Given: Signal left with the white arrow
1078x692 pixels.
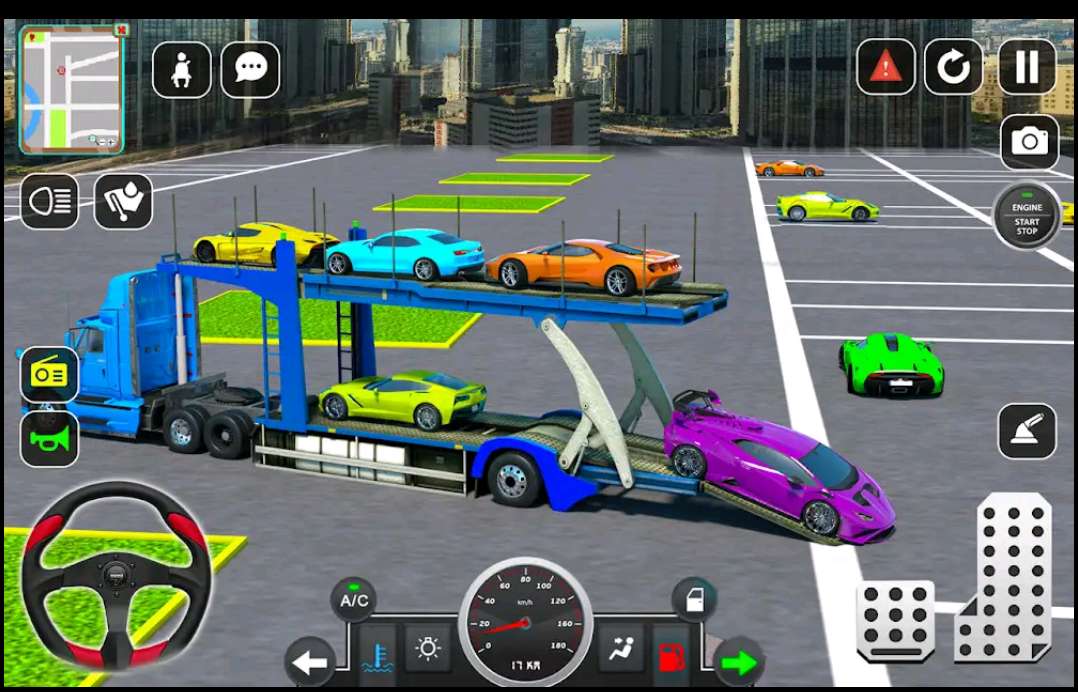Looking at the screenshot, I should [x=309, y=662].
